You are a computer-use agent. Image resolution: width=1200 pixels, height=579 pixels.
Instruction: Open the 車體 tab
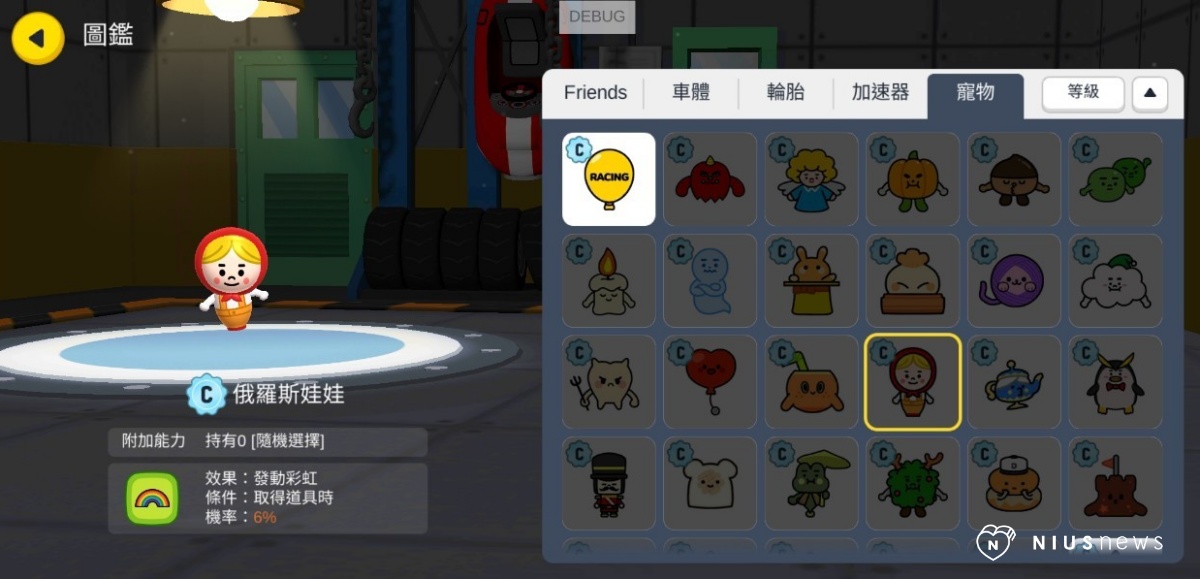click(691, 93)
